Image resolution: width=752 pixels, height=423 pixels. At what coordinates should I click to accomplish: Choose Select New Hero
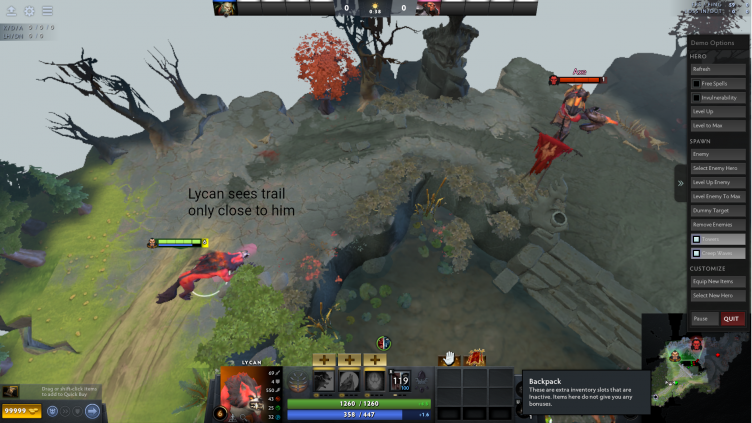717,296
